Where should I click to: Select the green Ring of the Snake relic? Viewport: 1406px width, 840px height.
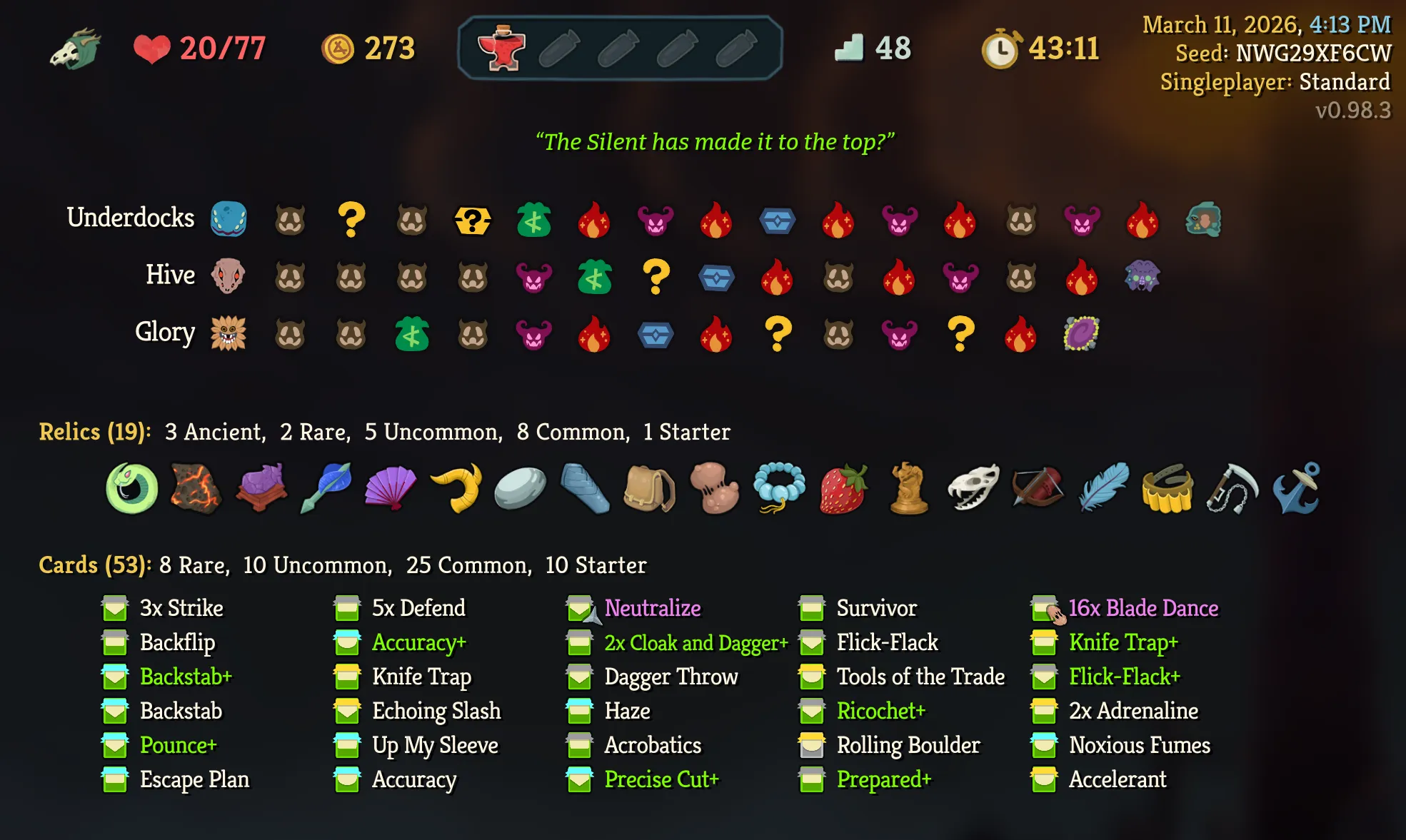click(x=134, y=487)
